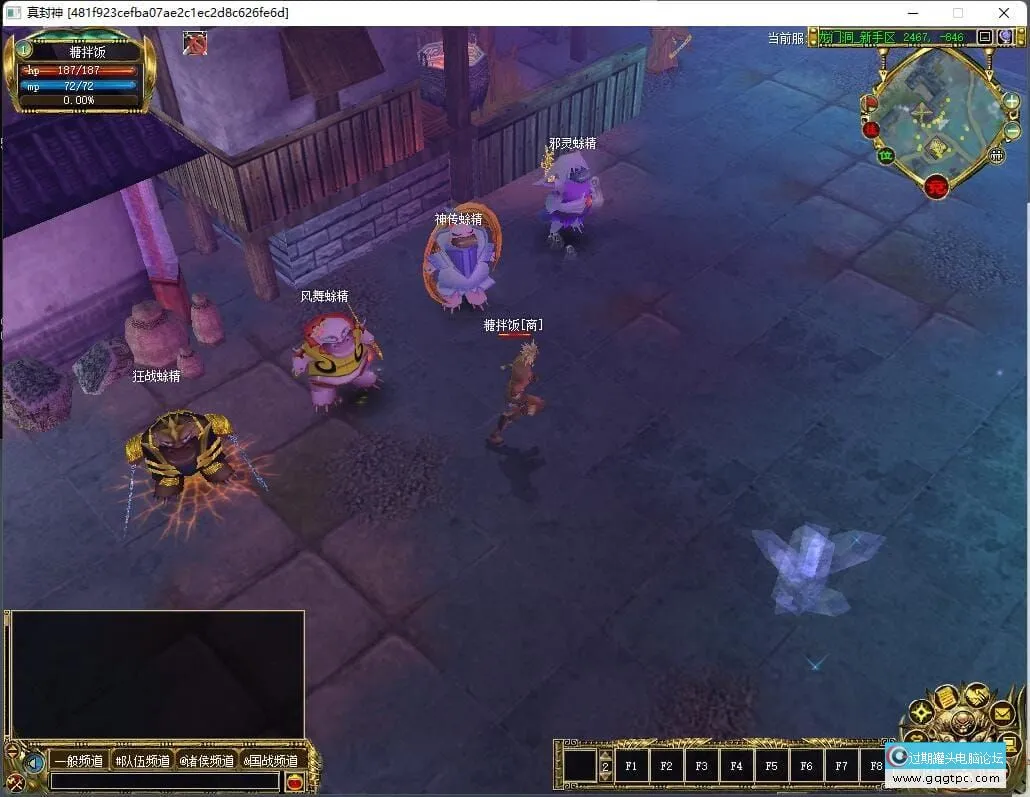The width and height of the screenshot is (1030, 797).
Task: Click the chat text input box
Action: [x=165, y=782]
